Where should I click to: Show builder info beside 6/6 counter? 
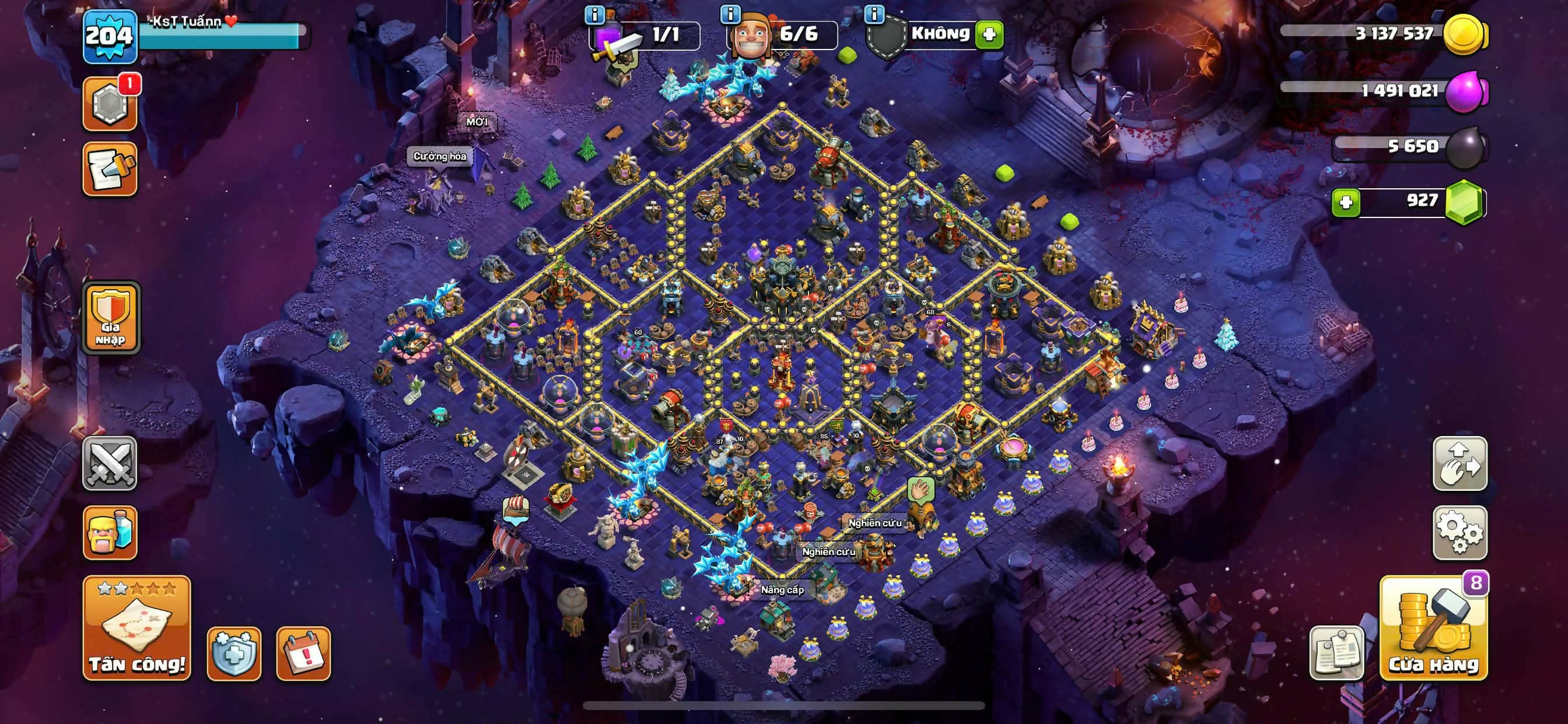coord(730,13)
